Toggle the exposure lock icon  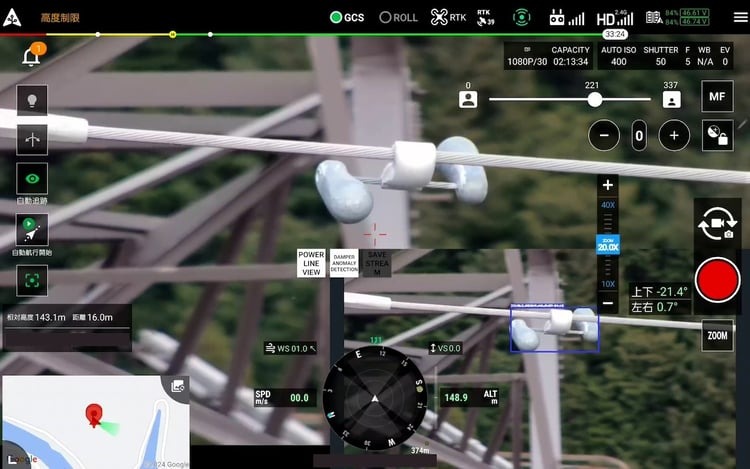tap(716, 135)
